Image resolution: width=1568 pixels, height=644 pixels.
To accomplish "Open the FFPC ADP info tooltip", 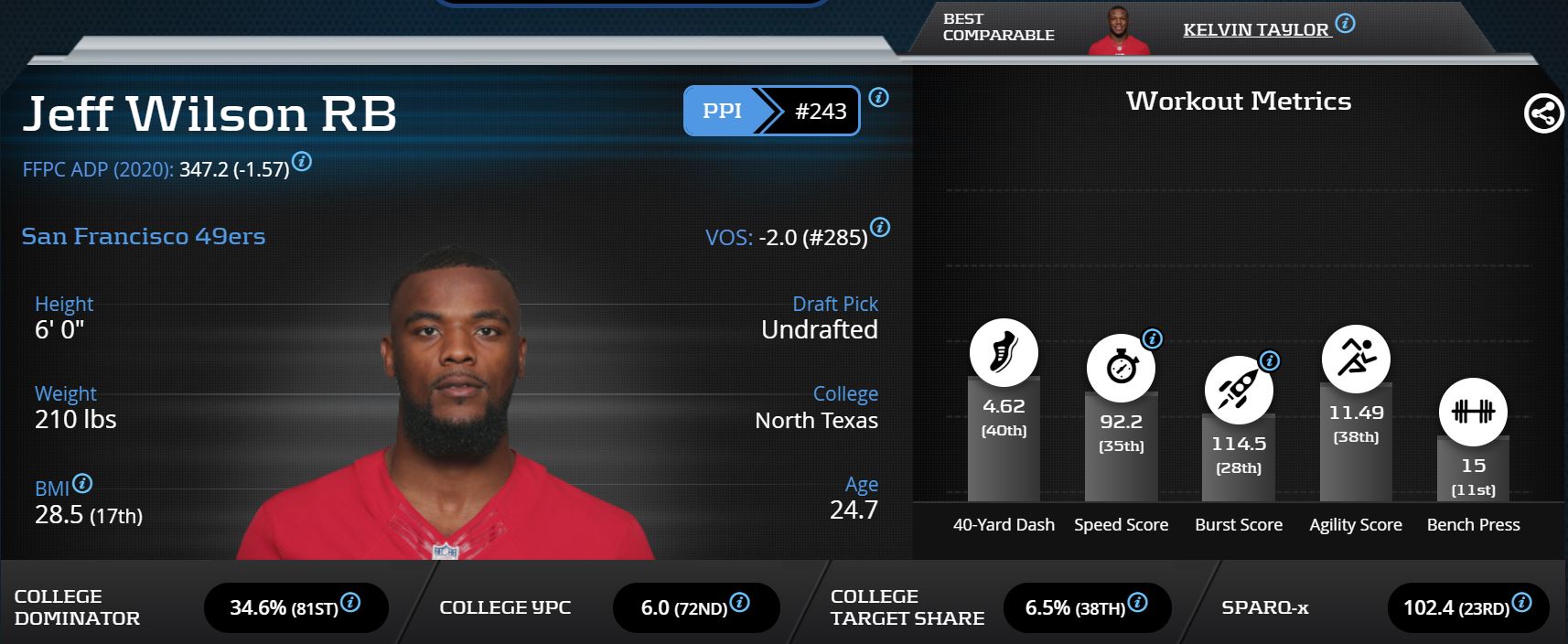I will pos(302,162).
